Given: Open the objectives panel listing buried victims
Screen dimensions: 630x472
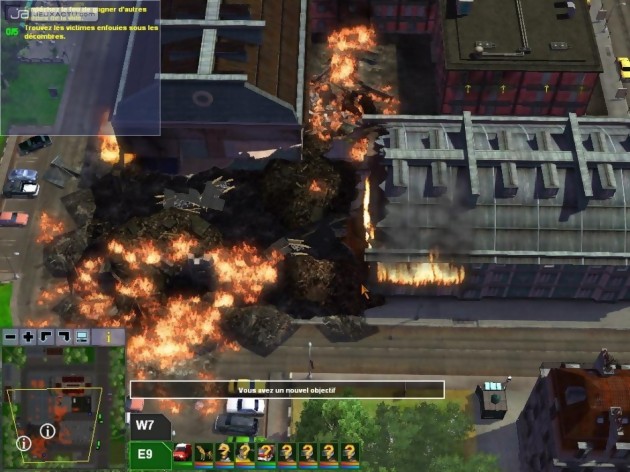Looking at the screenshot, I should coord(80,30).
